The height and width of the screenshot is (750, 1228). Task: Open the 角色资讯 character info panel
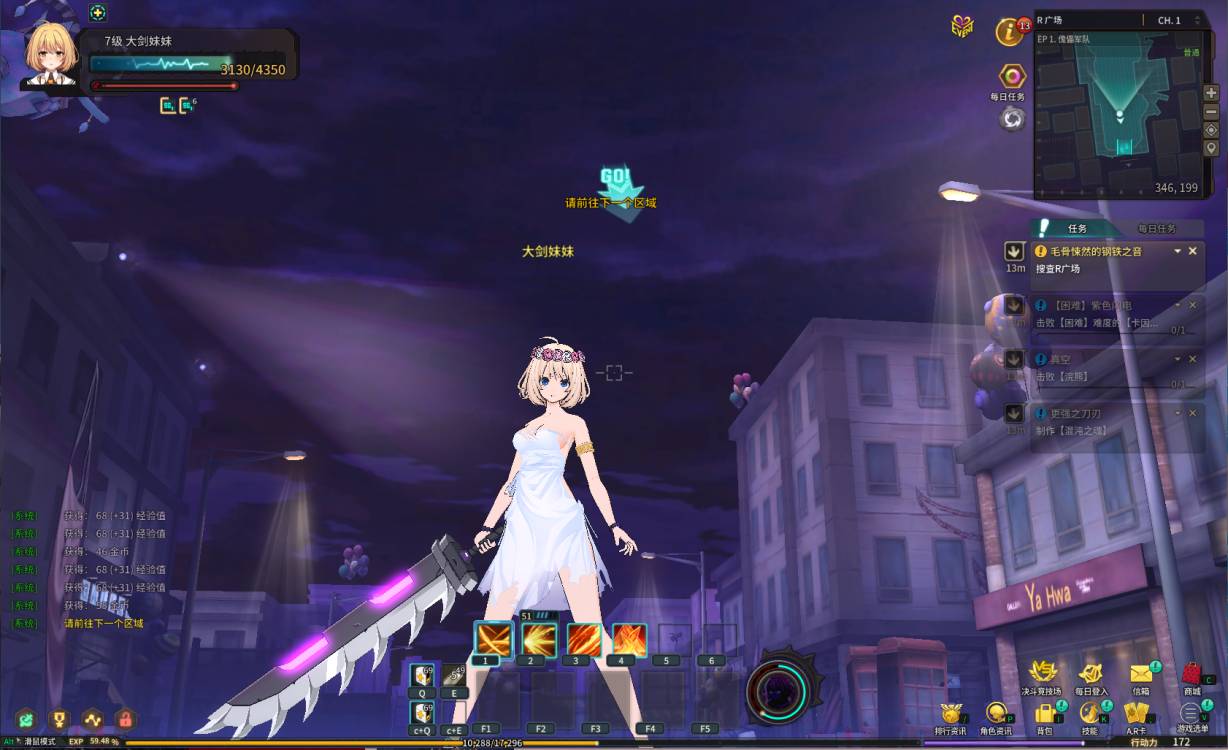pos(995,714)
